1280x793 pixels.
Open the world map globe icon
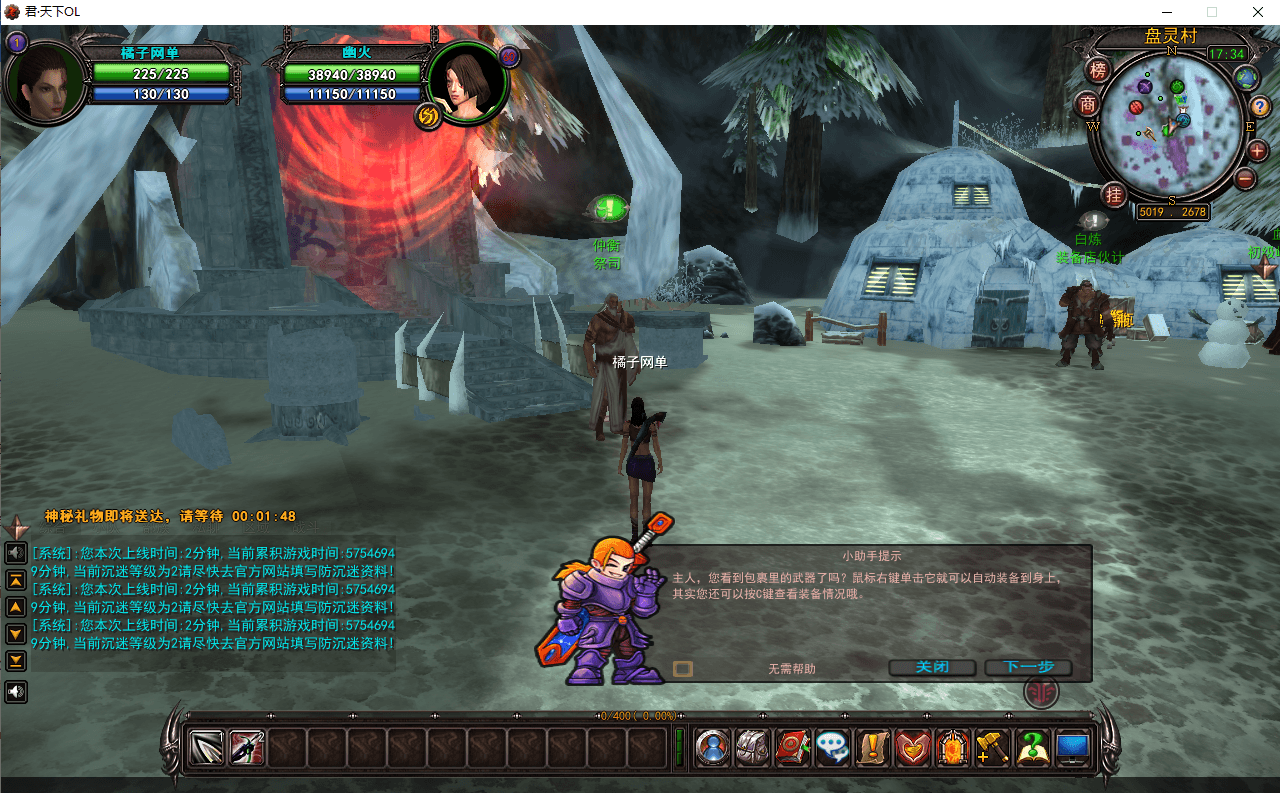[x=1246, y=77]
